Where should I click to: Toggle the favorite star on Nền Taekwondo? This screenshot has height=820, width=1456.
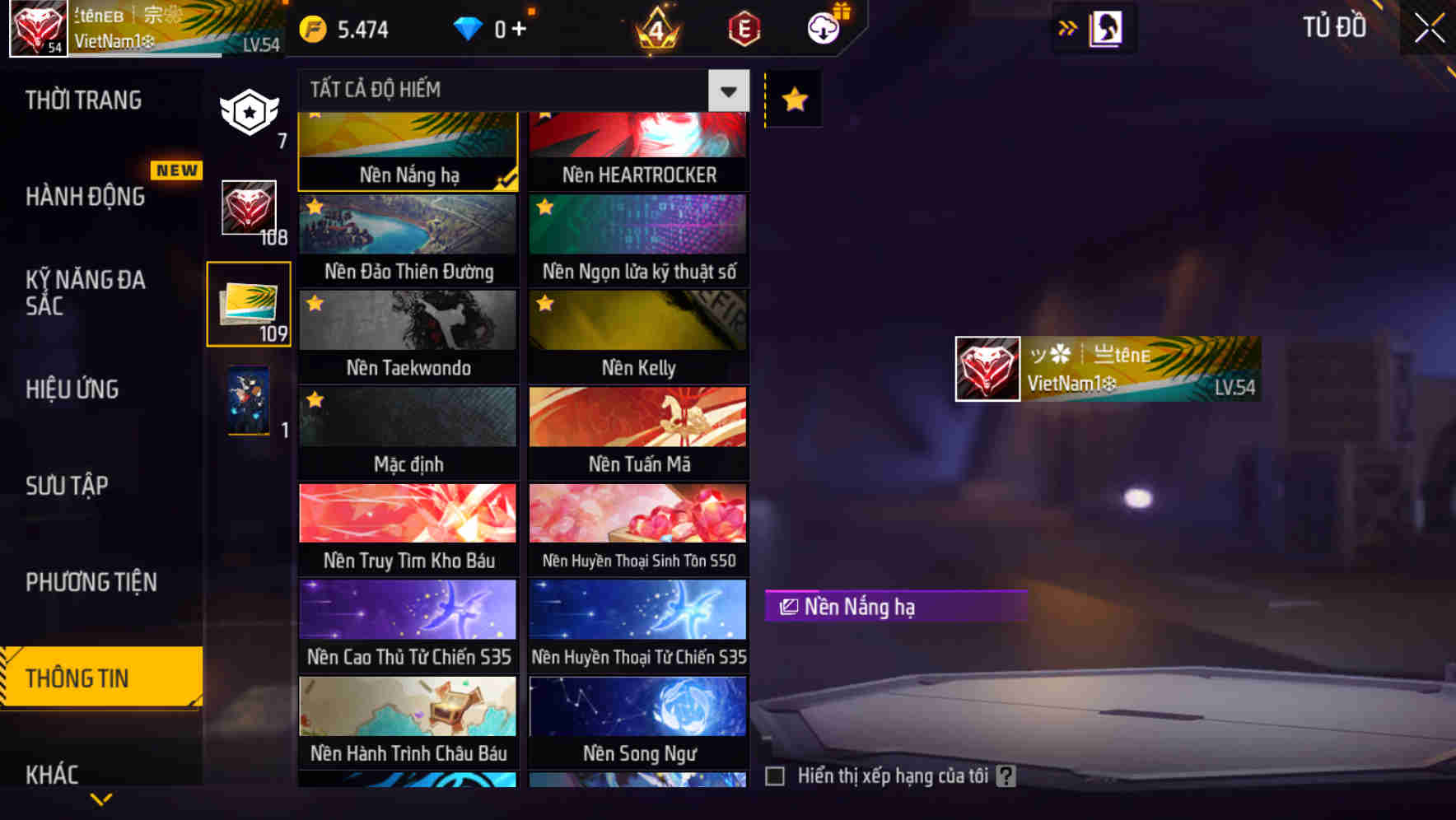coord(314,304)
